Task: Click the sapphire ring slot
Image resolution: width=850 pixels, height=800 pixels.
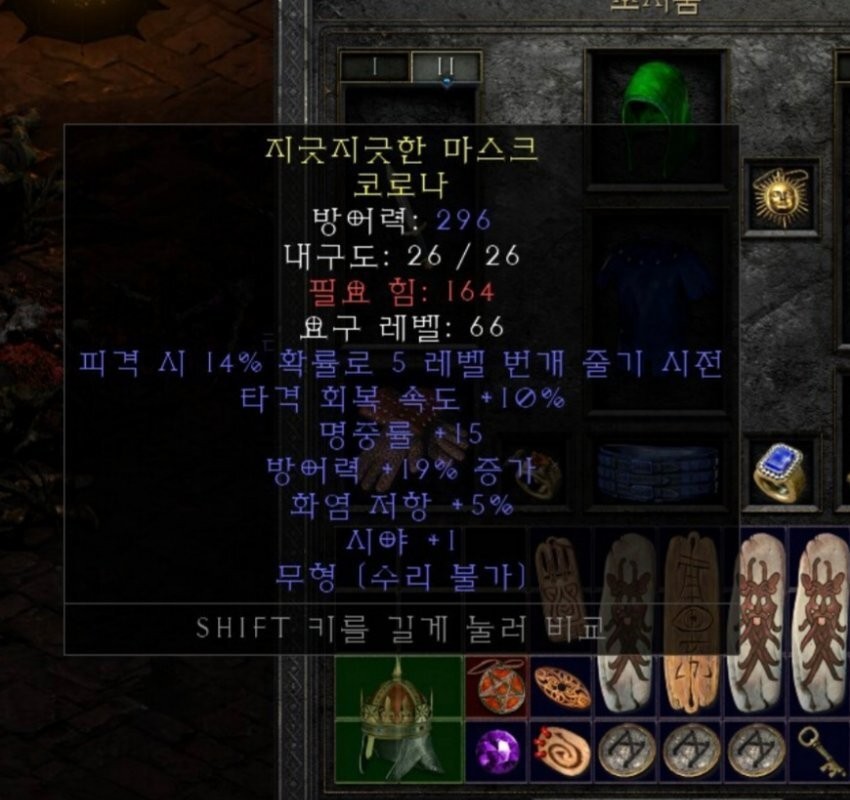Action: [x=781, y=470]
